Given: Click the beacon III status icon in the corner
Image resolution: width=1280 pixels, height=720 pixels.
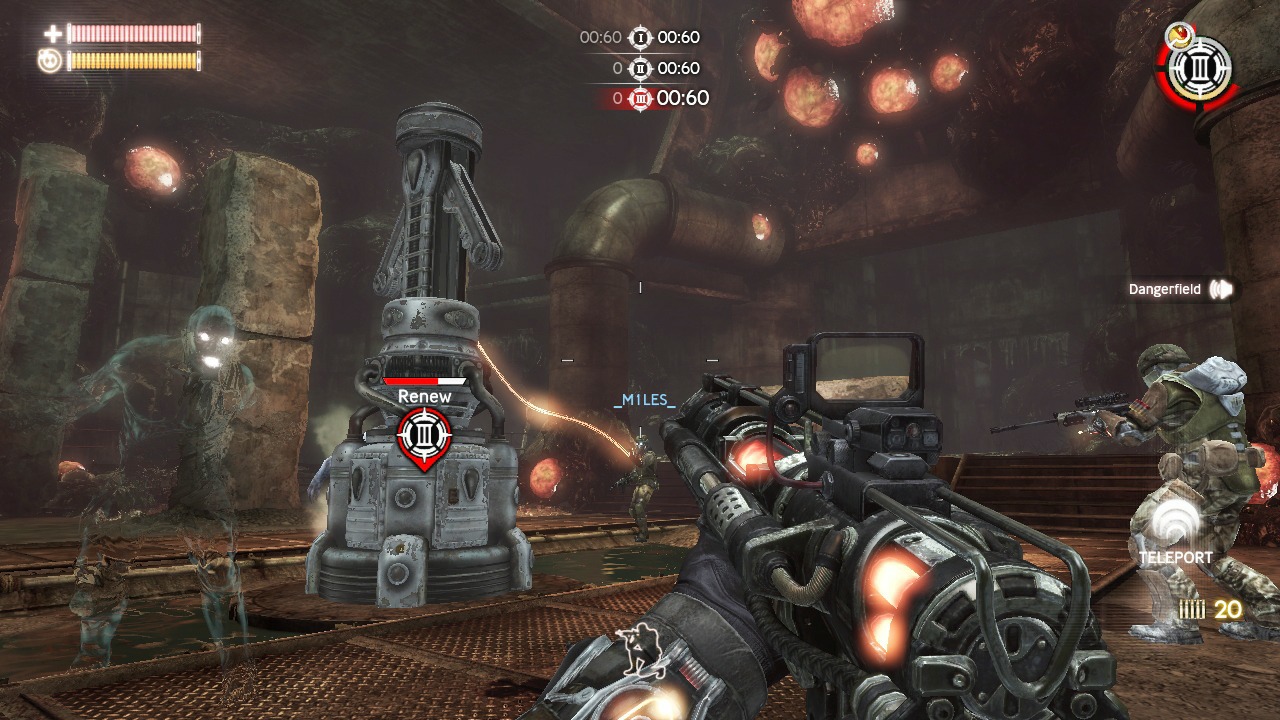Looking at the screenshot, I should pos(1199,69).
